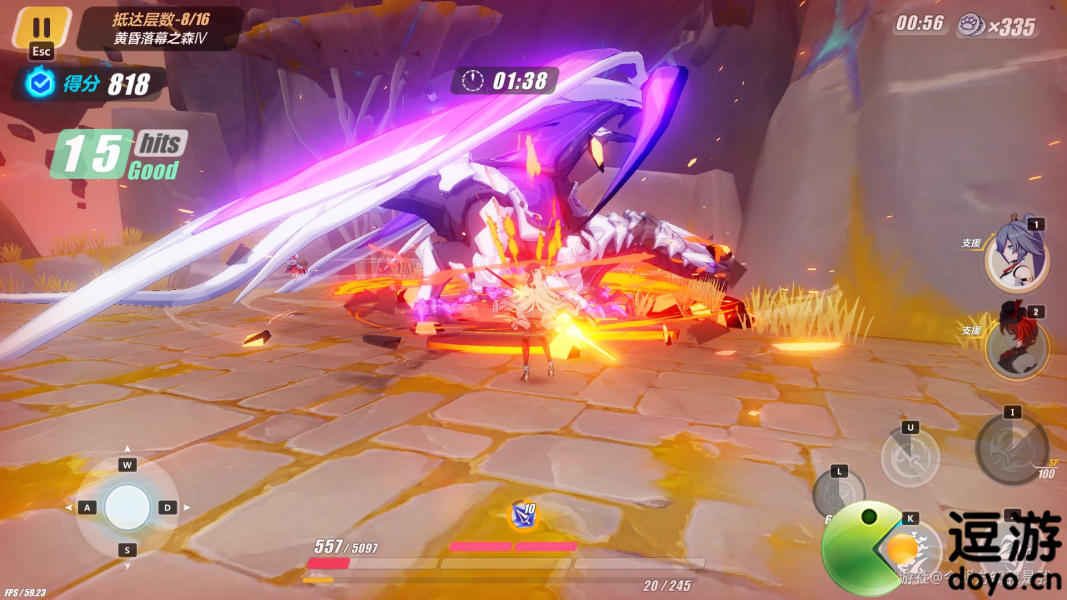Screen dimensions: 1067x600
Task: Tap the virtual joystick's center knob
Action: tap(128, 507)
